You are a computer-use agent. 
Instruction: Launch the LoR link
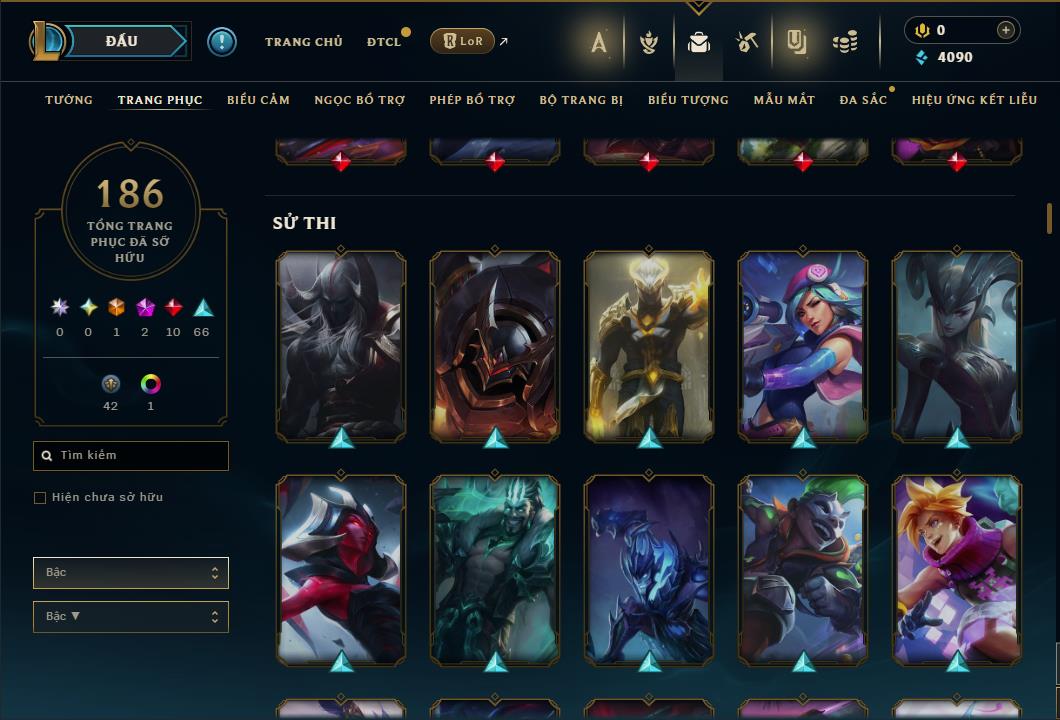click(462, 42)
